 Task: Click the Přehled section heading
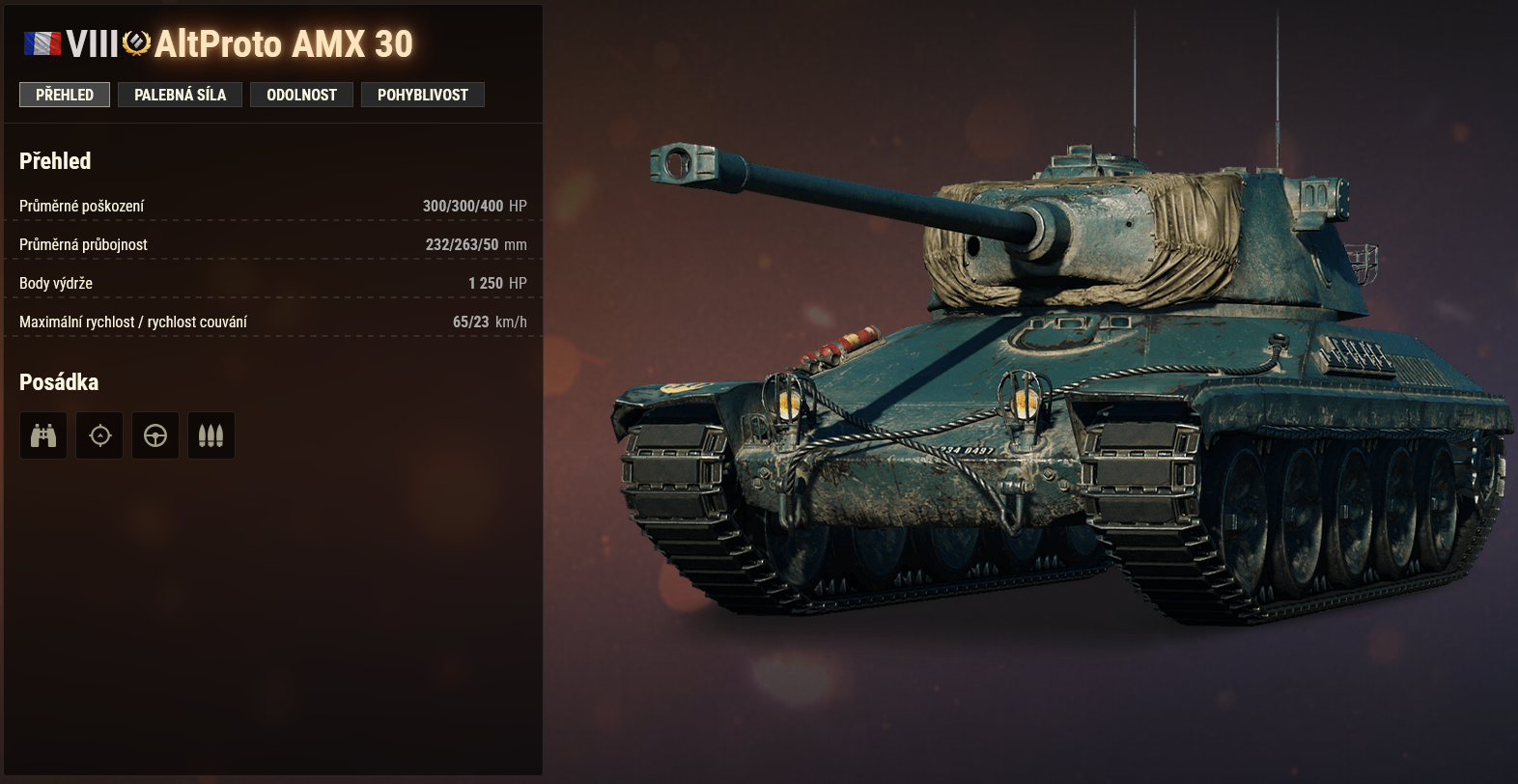click(x=54, y=160)
